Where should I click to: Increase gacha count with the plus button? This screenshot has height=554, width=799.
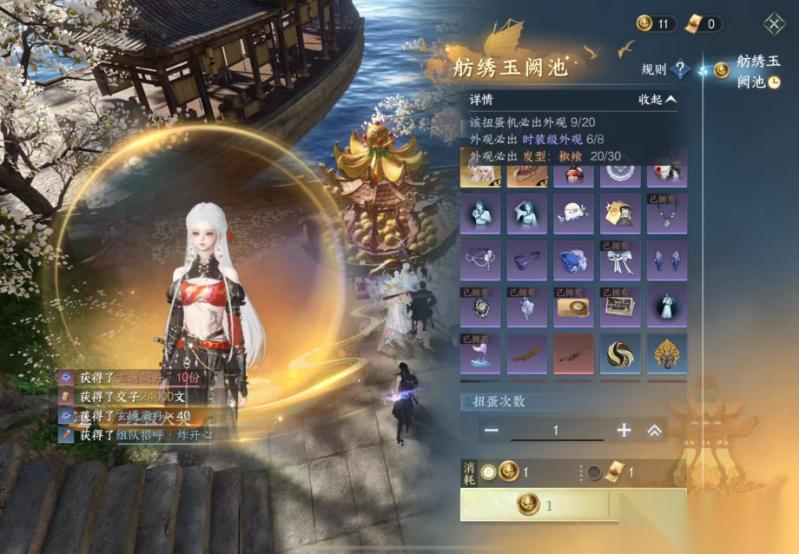pyautogui.click(x=624, y=430)
